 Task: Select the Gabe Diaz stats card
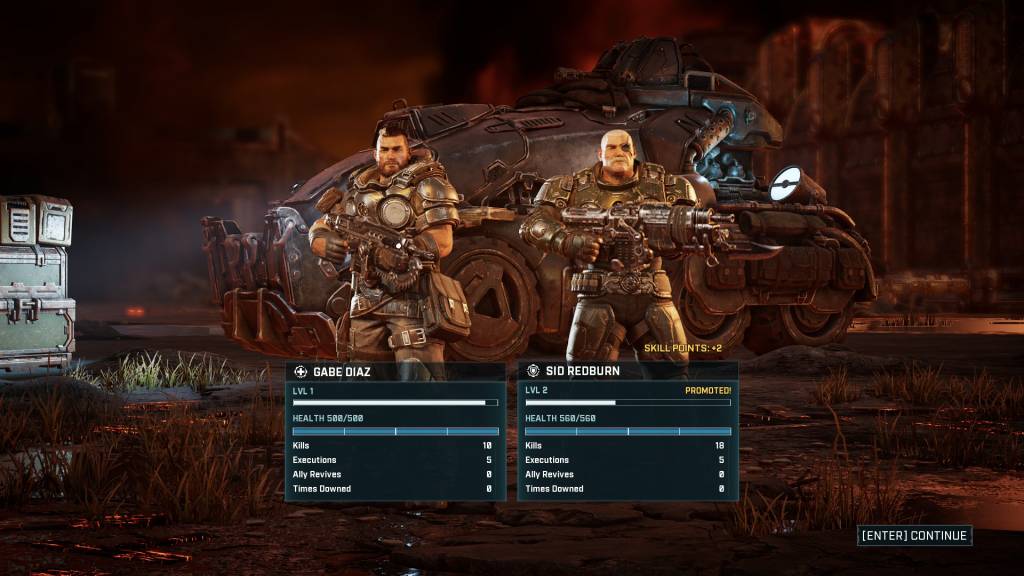point(395,431)
